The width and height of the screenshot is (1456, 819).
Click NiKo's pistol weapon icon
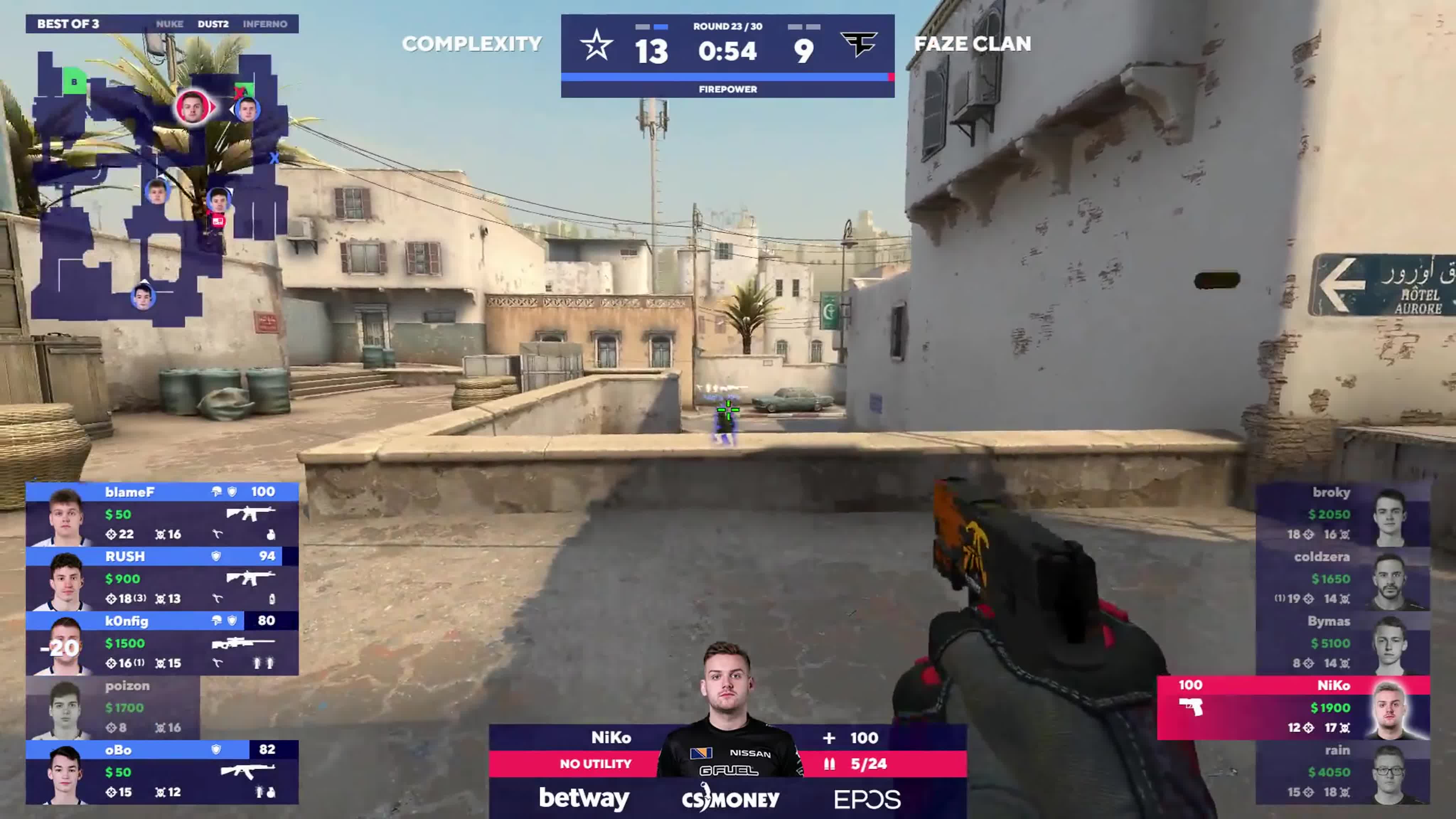pyautogui.click(x=1191, y=707)
